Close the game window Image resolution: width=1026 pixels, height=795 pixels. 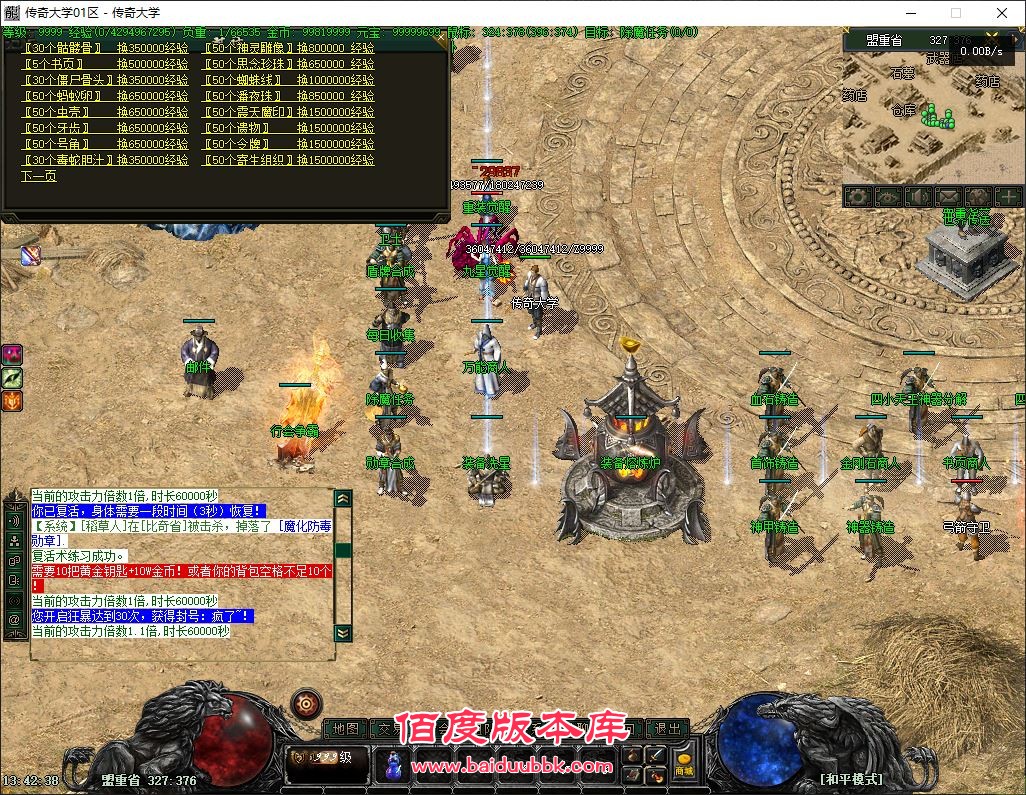tap(1002, 13)
